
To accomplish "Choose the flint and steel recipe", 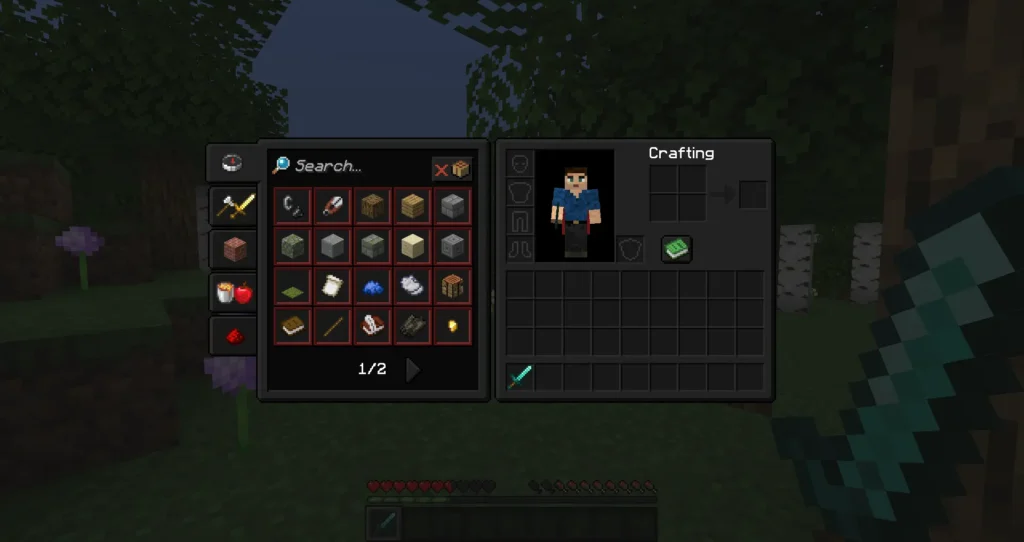I will 292,206.
